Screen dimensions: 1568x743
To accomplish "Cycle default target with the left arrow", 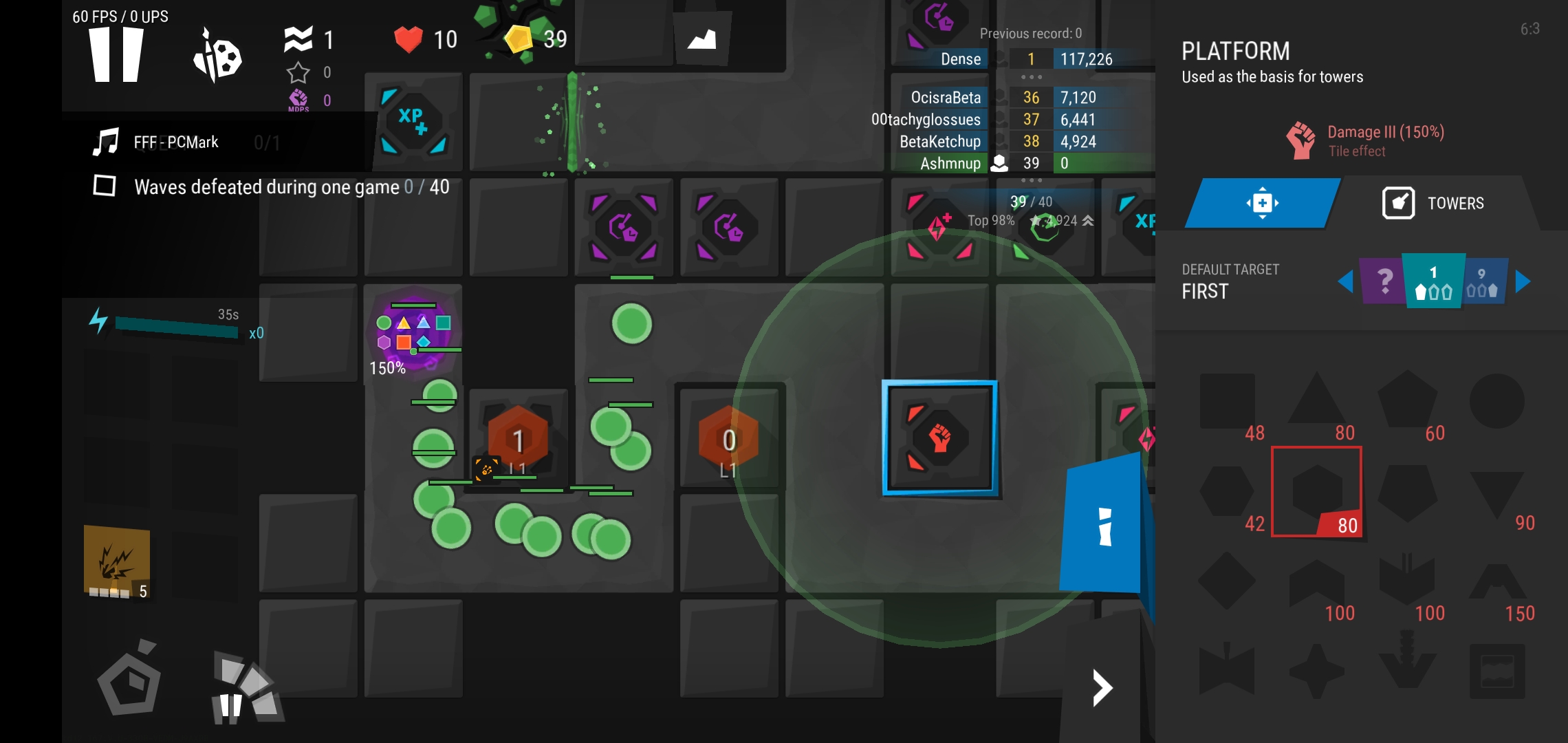I will point(1345,281).
